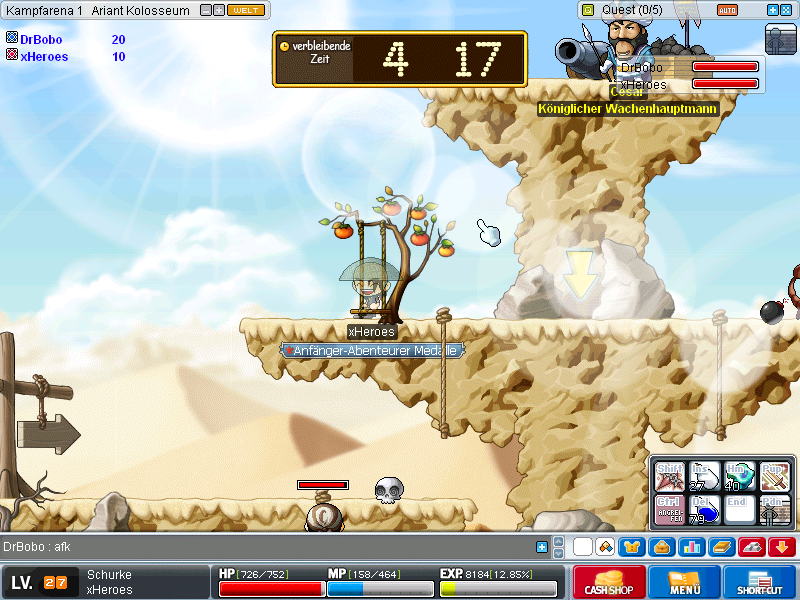Minimize the minimap with the minus button
Viewport: 800px width, 600px height.
205,10
